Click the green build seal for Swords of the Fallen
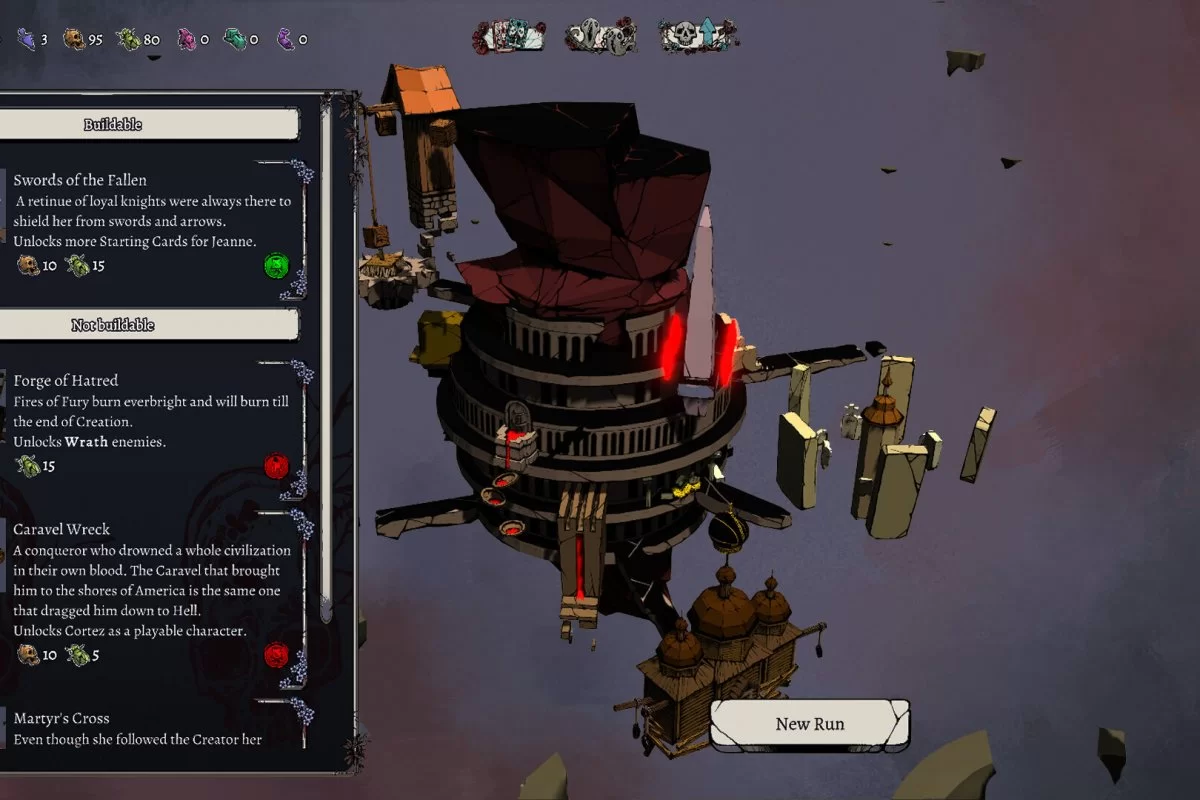1200x800 pixels. click(276, 266)
